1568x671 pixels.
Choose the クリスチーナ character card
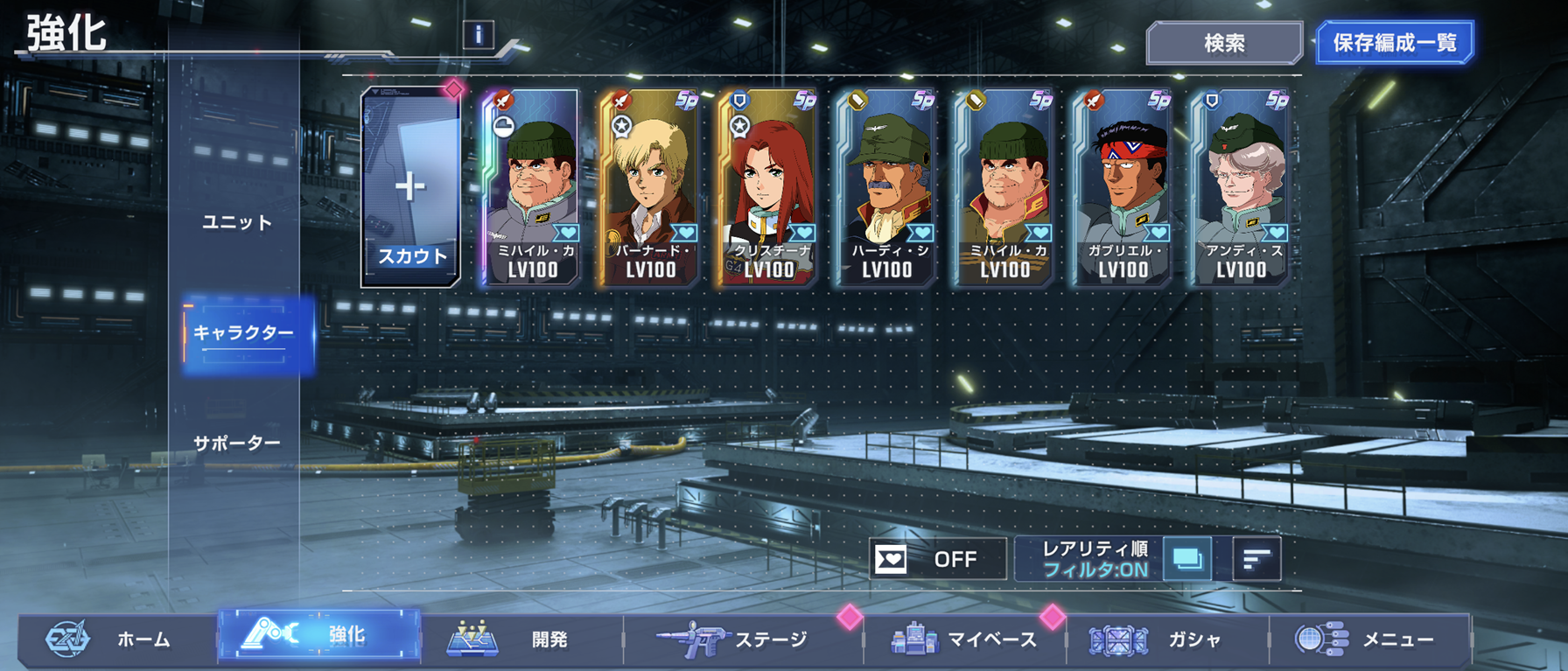tap(767, 188)
